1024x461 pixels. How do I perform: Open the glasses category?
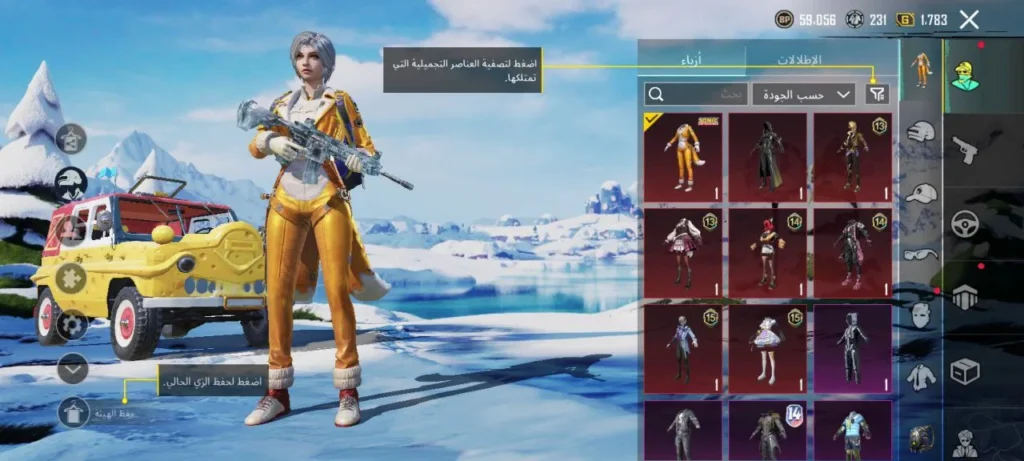tap(920, 253)
